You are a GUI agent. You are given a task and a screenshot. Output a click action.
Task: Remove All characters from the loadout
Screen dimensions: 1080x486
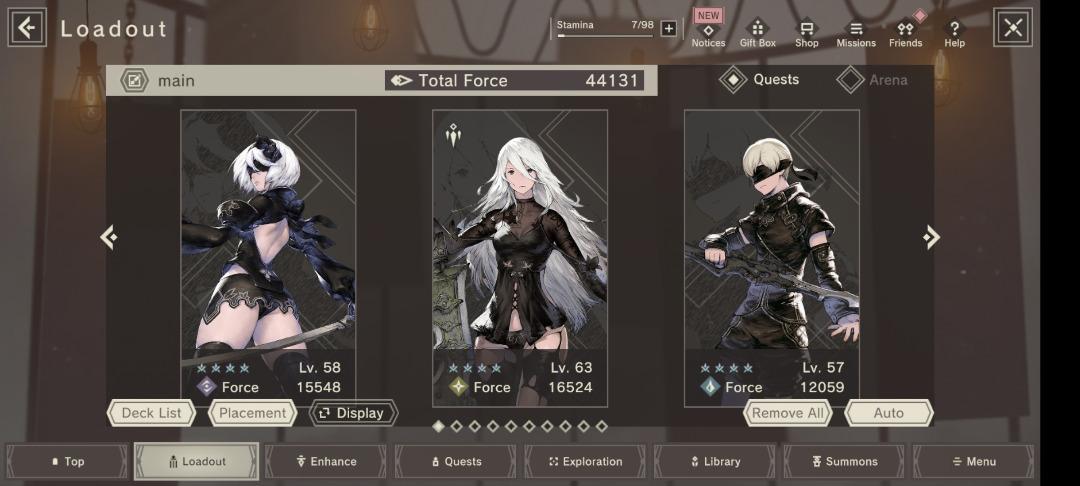pyautogui.click(x=788, y=413)
